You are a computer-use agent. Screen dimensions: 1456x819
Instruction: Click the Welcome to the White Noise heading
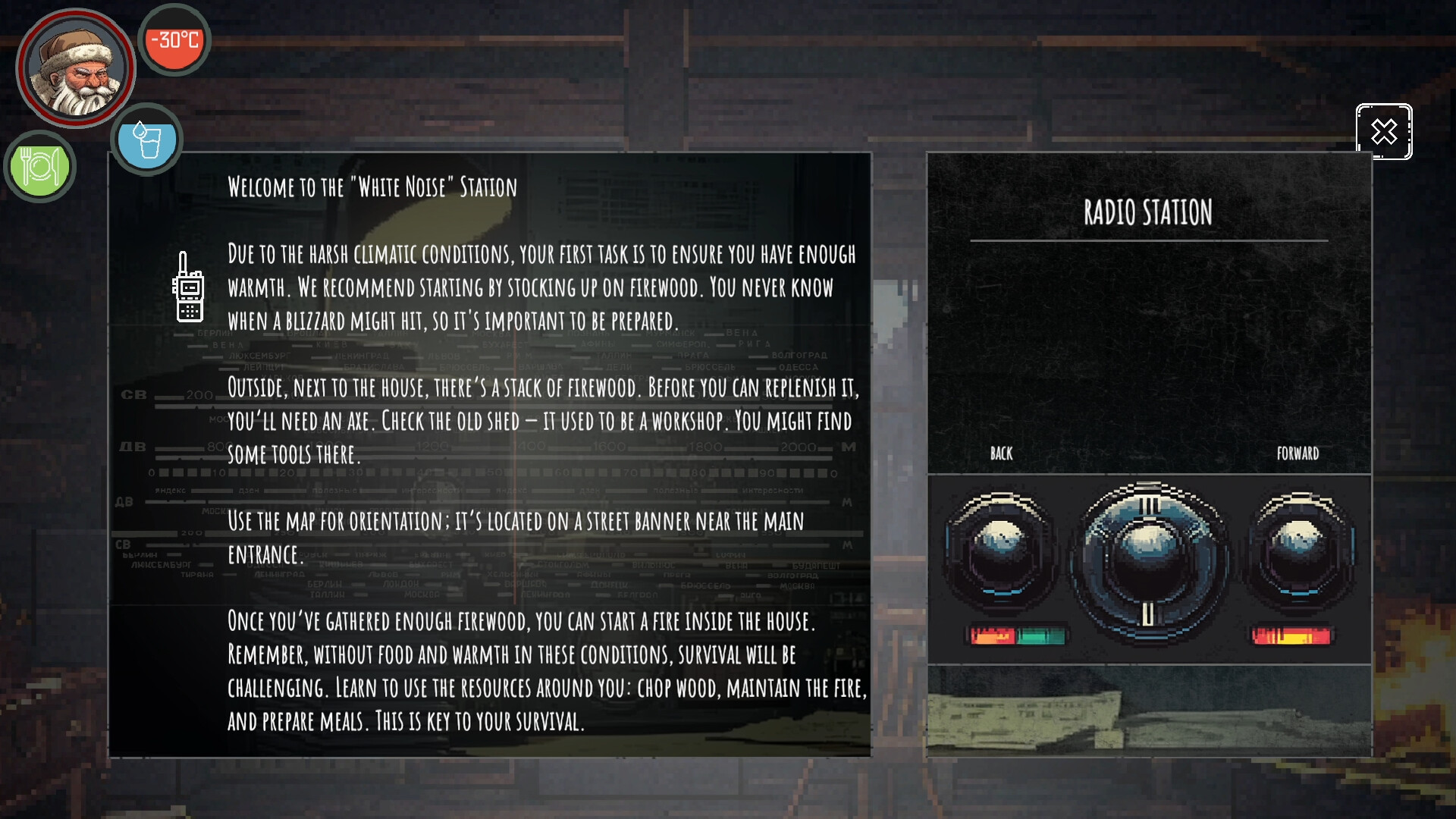point(371,187)
